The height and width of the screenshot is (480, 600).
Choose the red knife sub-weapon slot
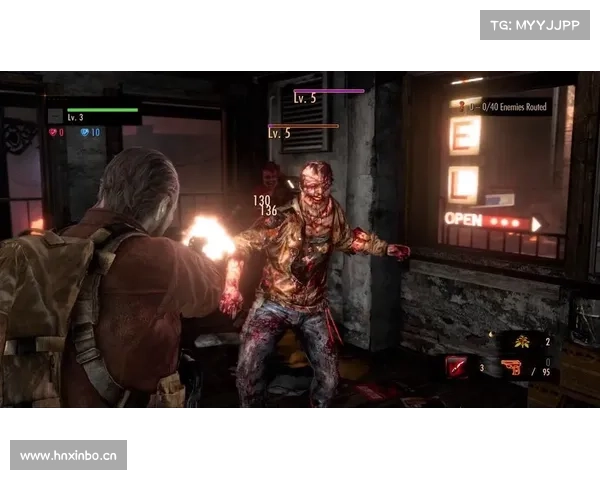point(456,368)
